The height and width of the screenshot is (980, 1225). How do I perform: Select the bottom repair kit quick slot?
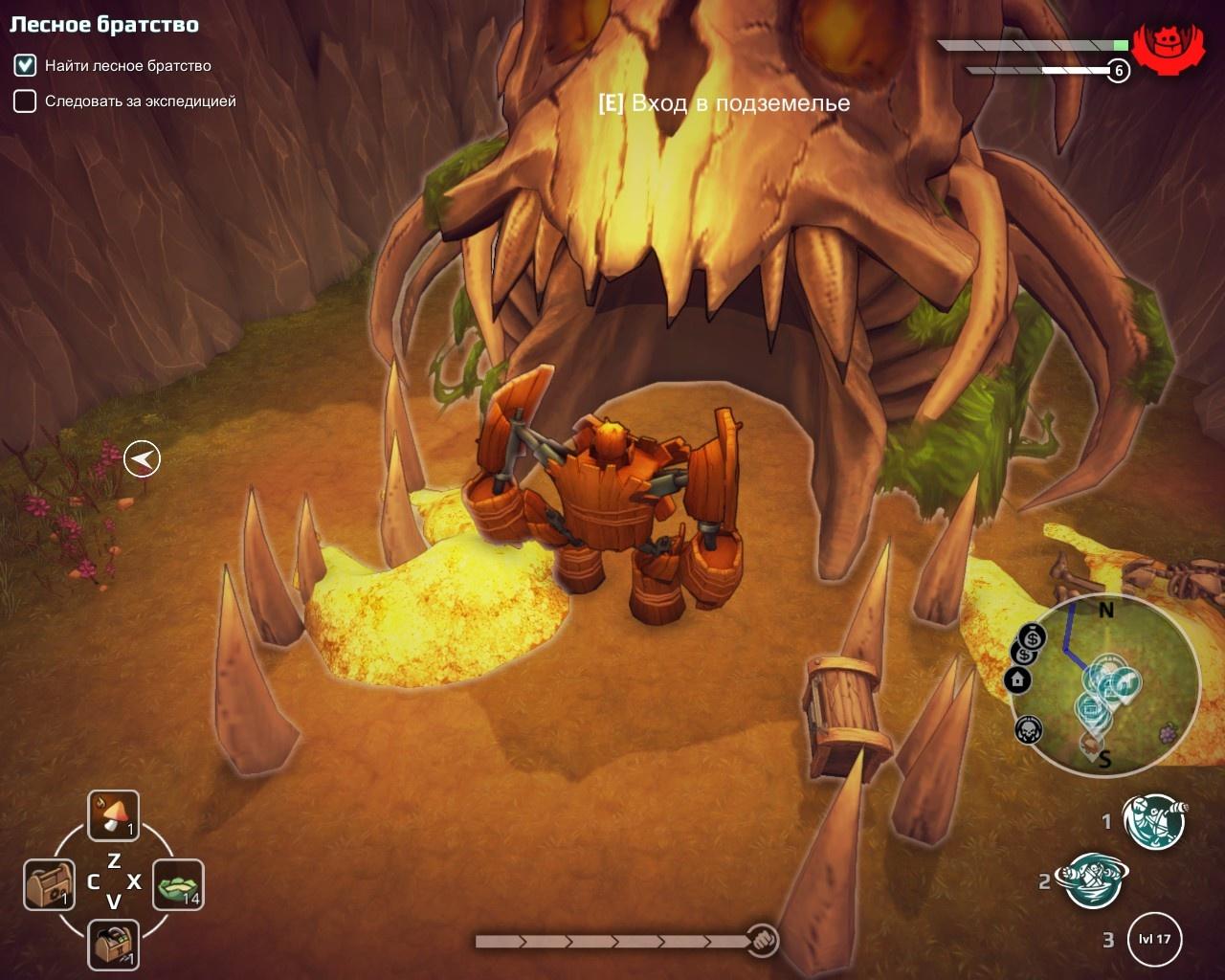pyautogui.click(x=114, y=945)
